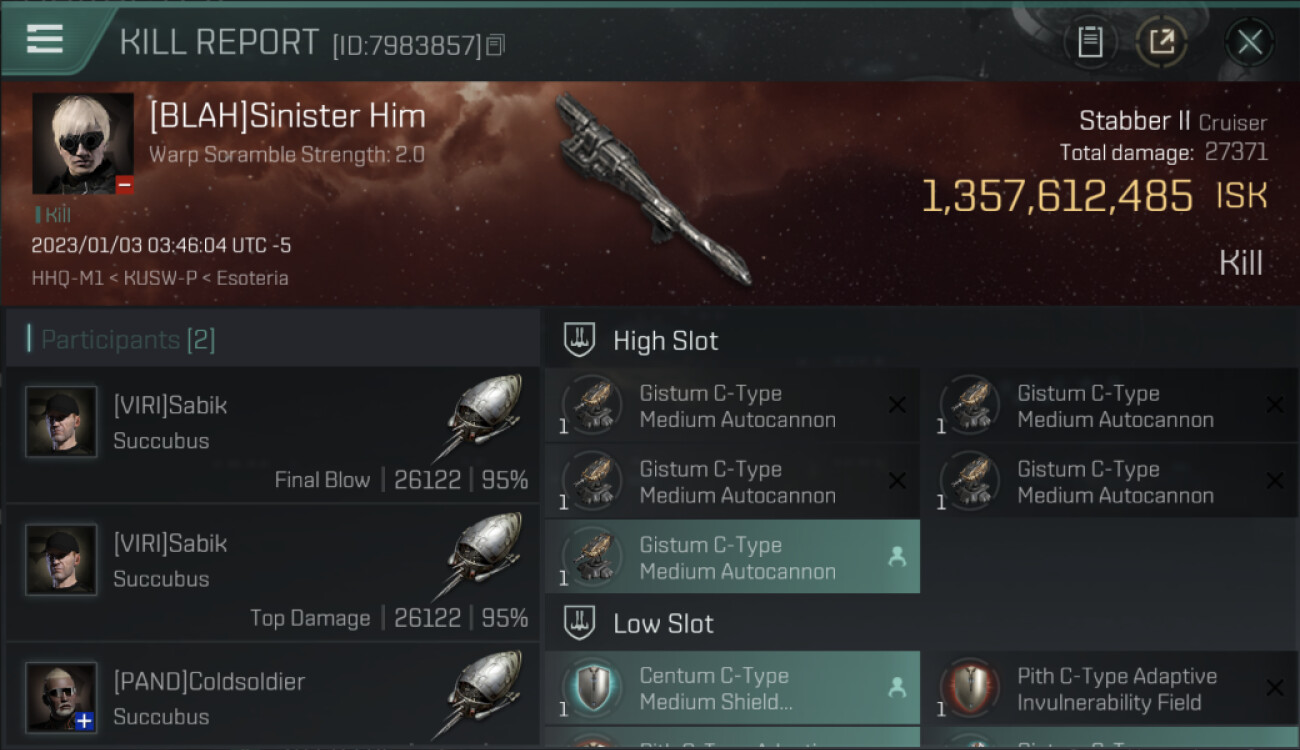
Task: Select the Centum C-Type Medium Shield module
Action: (732, 688)
